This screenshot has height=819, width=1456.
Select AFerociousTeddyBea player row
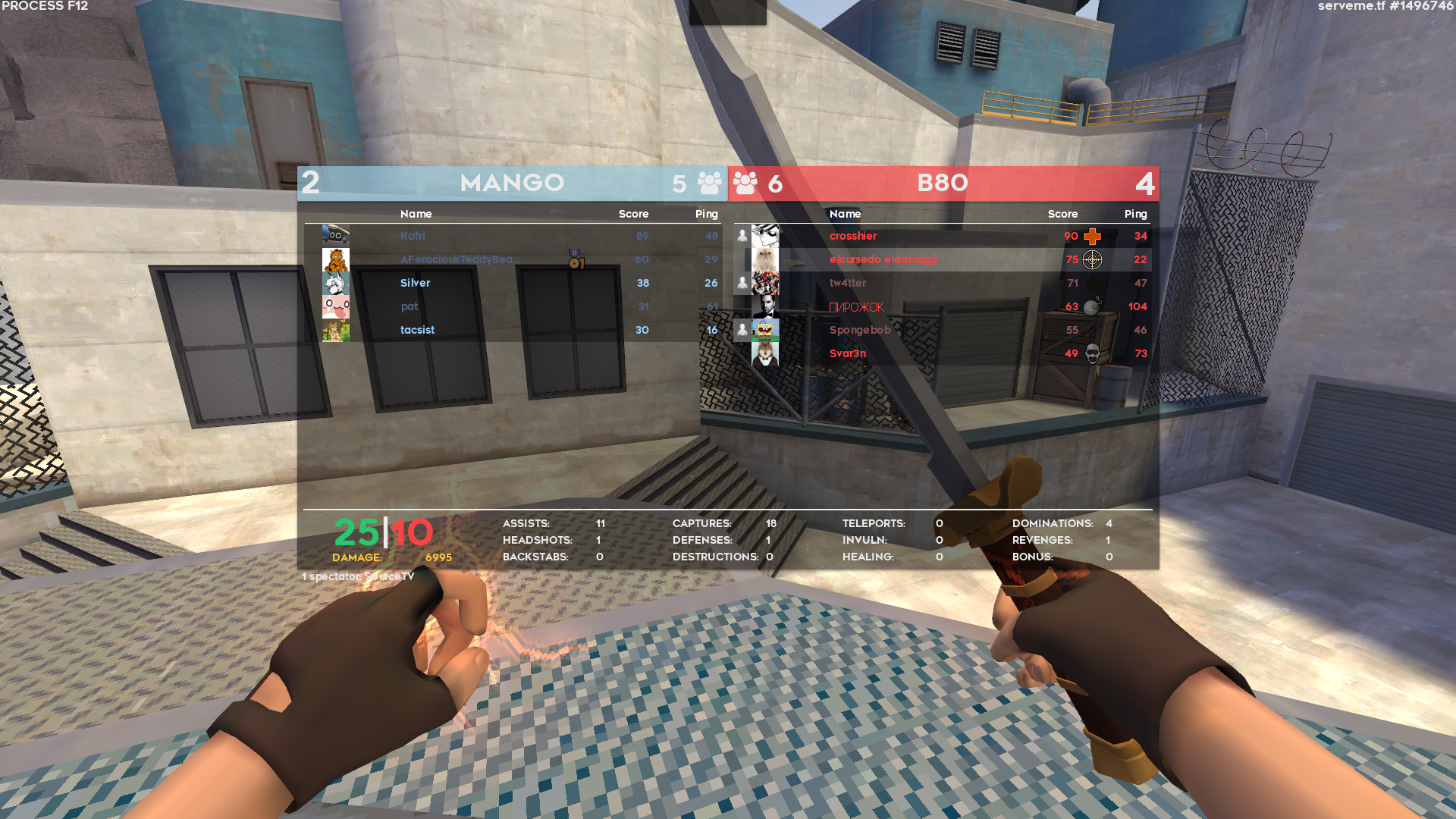460,259
